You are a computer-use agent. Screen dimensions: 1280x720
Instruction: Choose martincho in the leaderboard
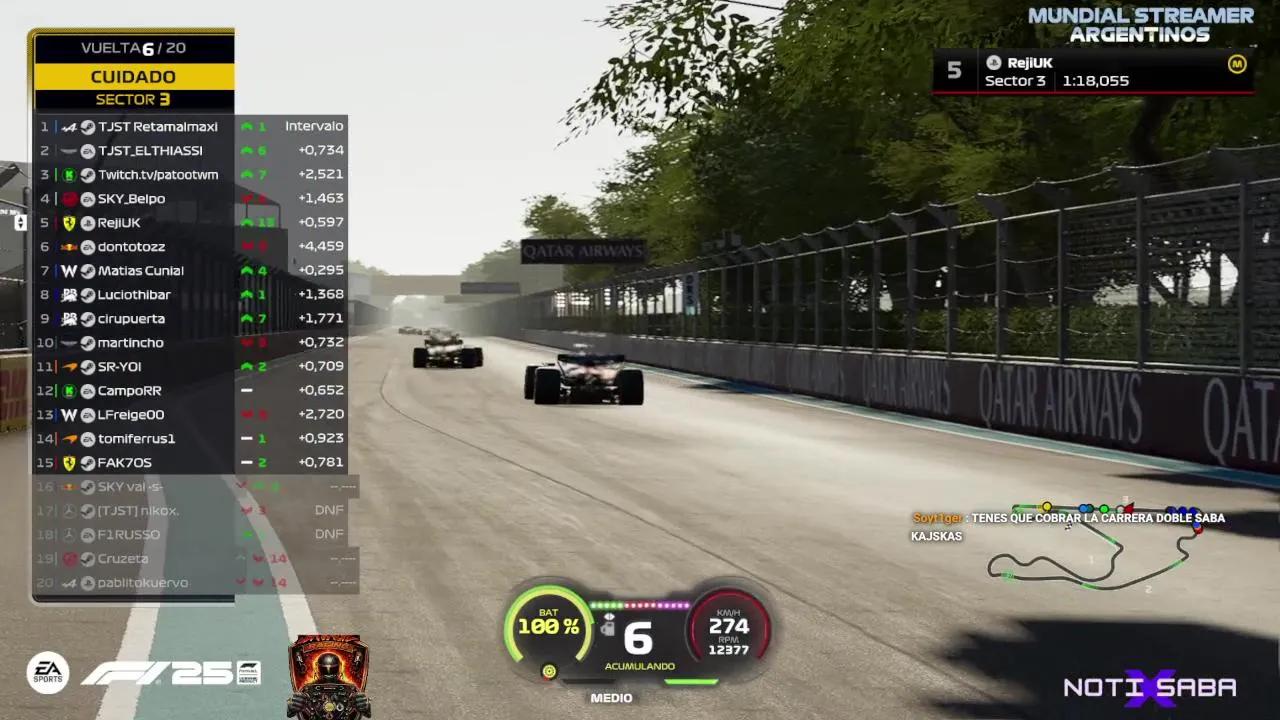tap(130, 343)
